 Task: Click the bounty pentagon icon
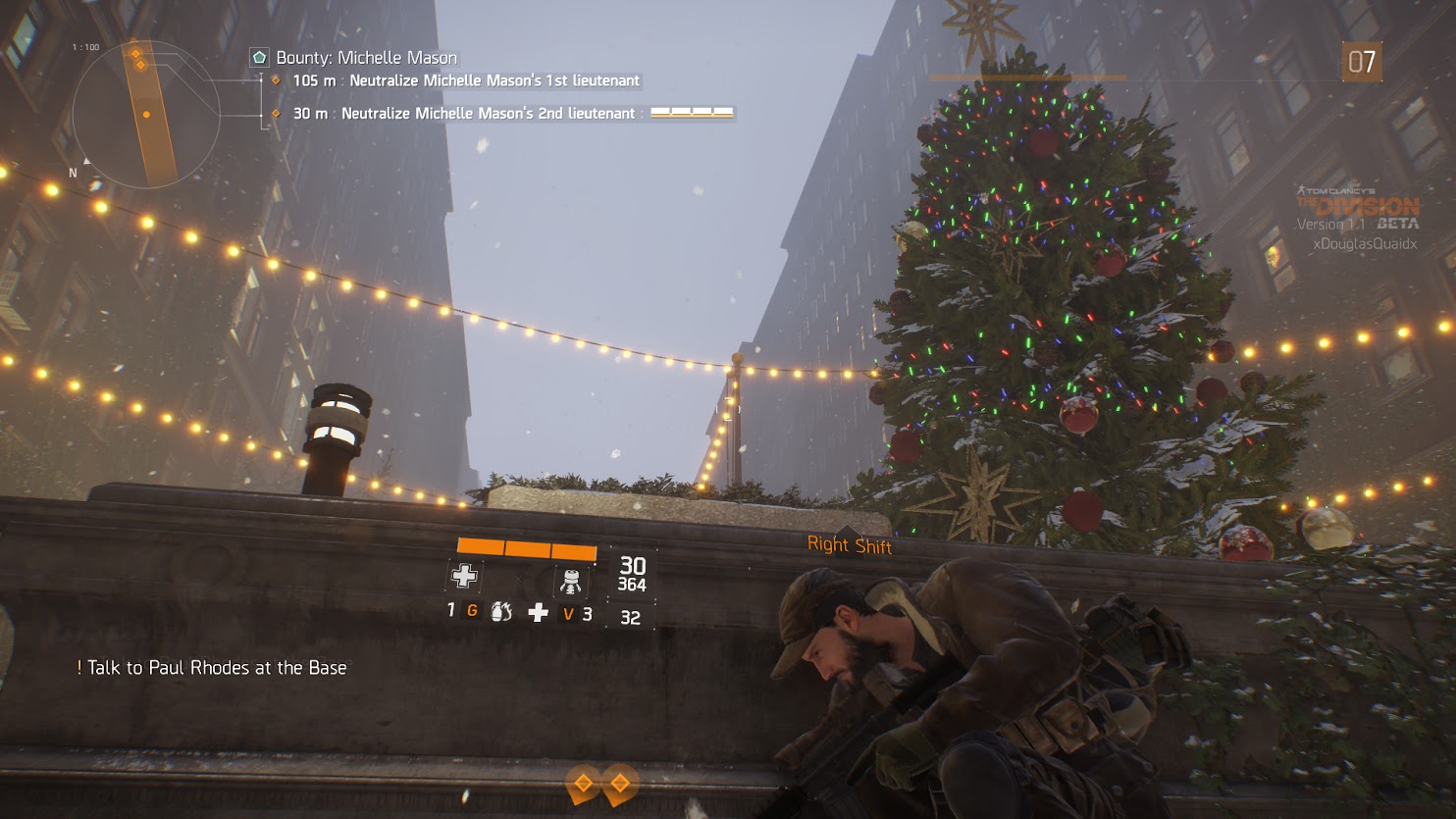[x=259, y=58]
